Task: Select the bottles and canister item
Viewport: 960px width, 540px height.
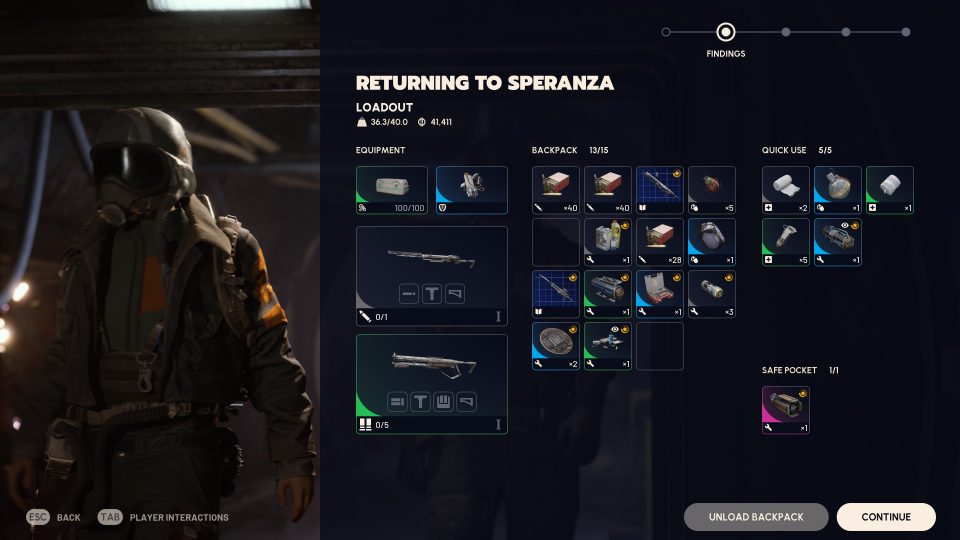Action: point(607,242)
